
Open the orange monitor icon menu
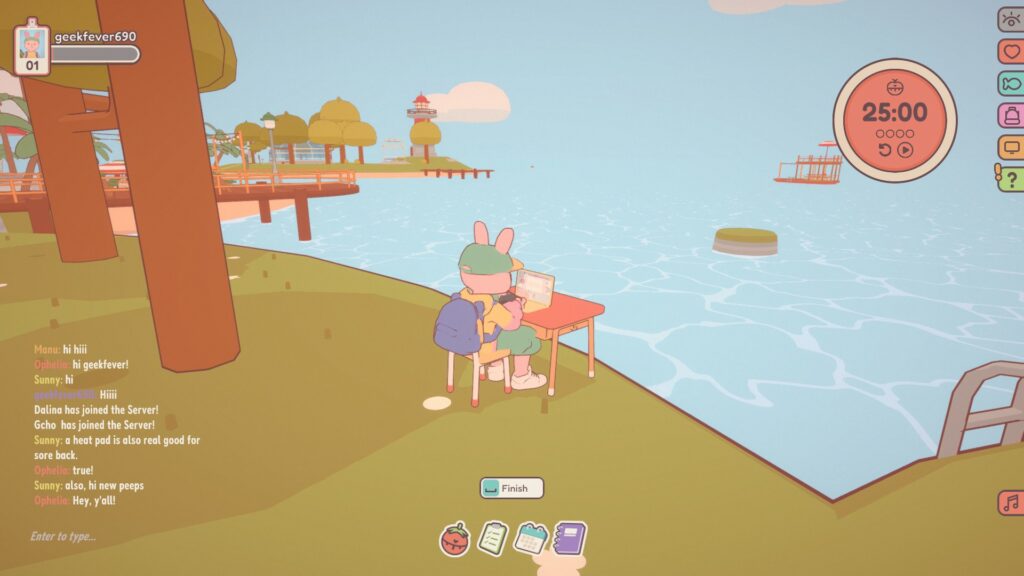tap(1011, 147)
